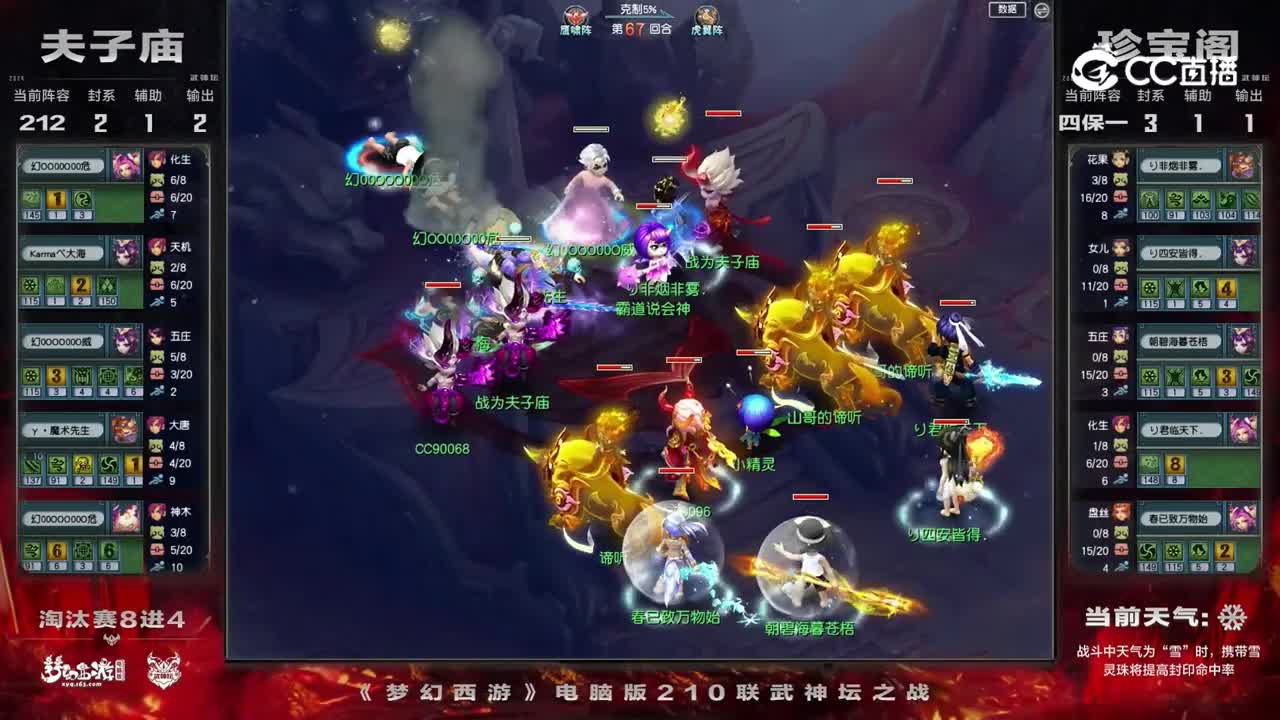
Task: Select the 化生 class portrait for player 幻OOOOOOO危
Action: point(157,161)
